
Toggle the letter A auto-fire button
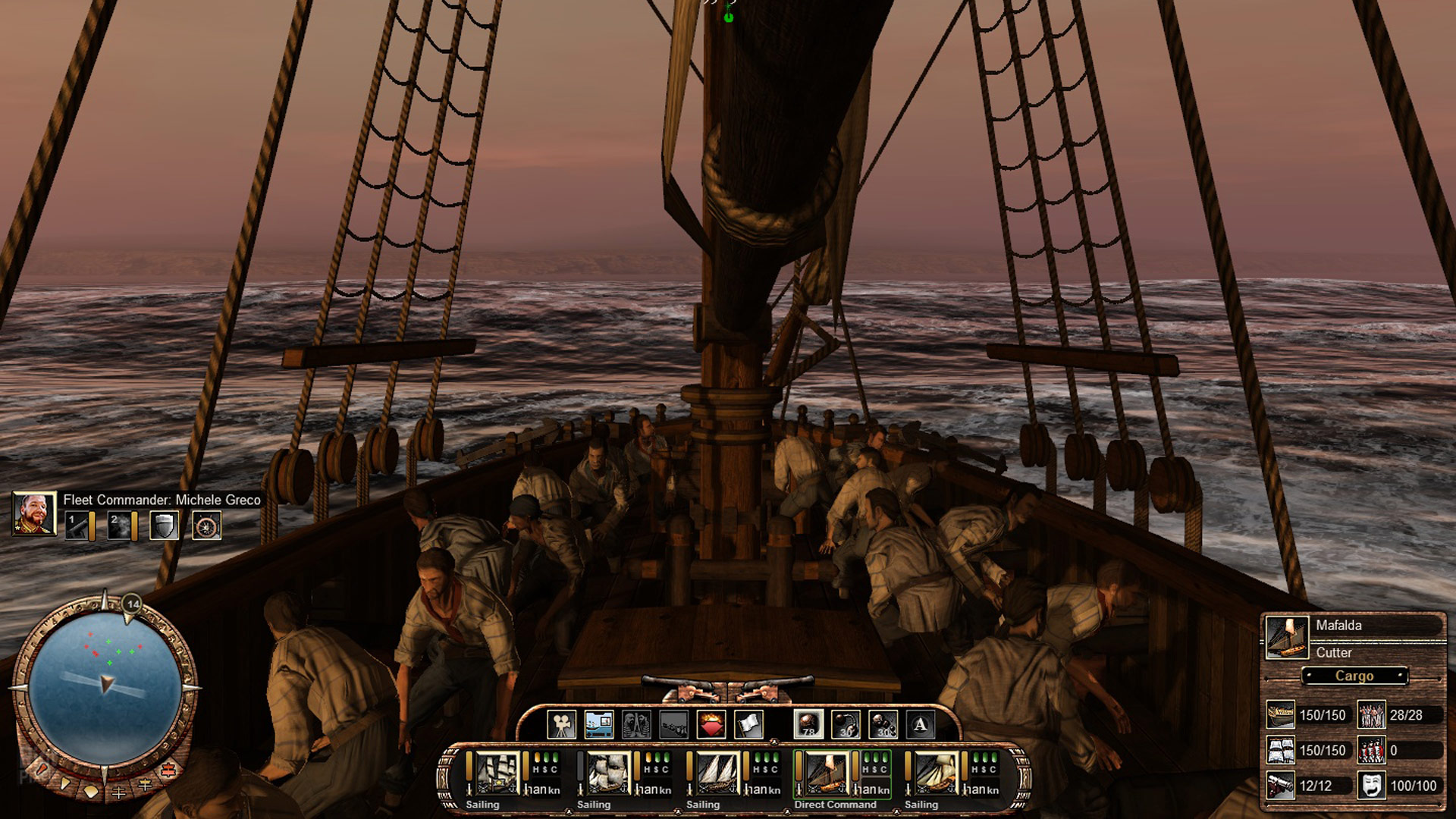pyautogui.click(x=920, y=725)
